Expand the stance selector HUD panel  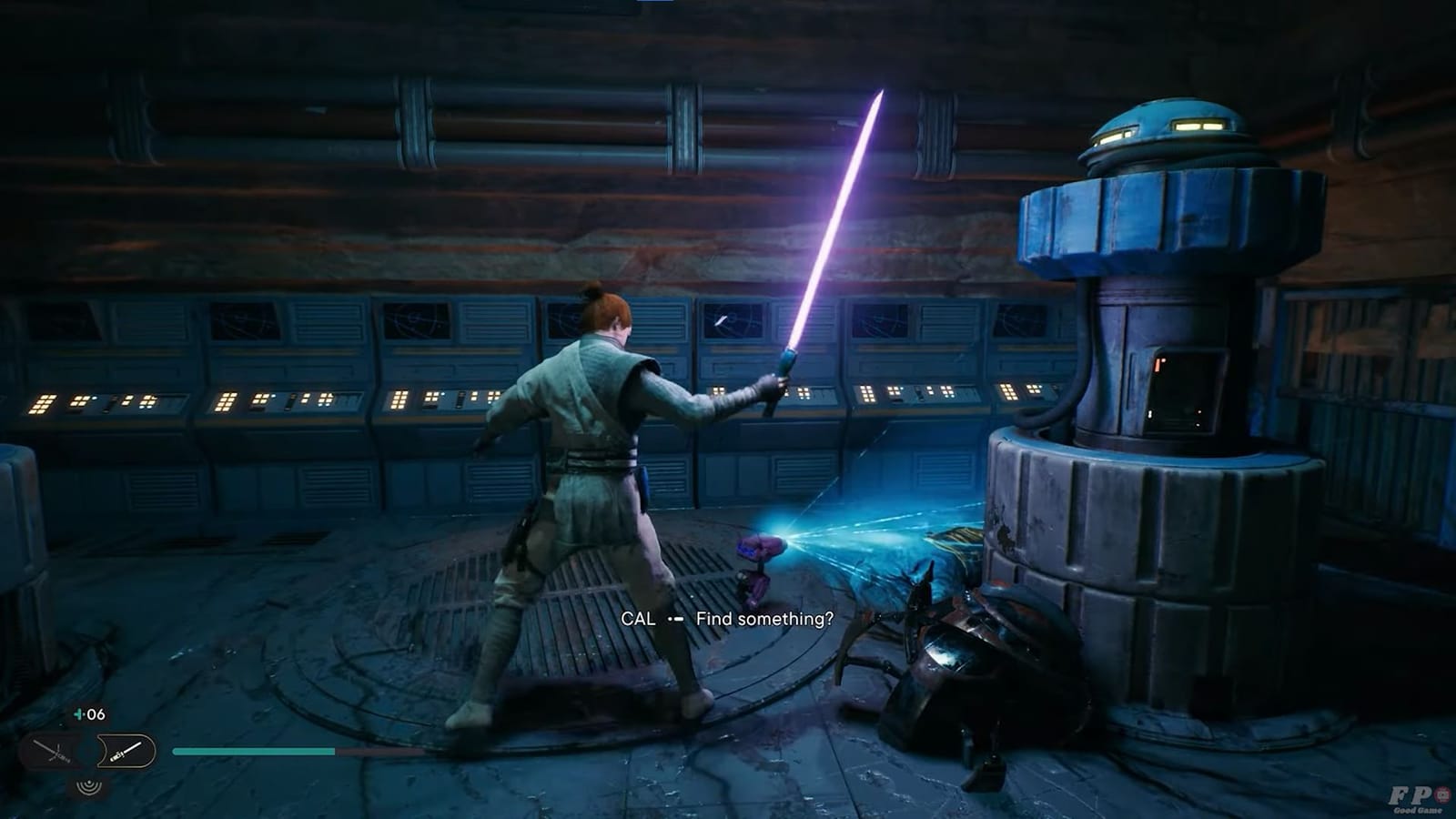(91, 751)
